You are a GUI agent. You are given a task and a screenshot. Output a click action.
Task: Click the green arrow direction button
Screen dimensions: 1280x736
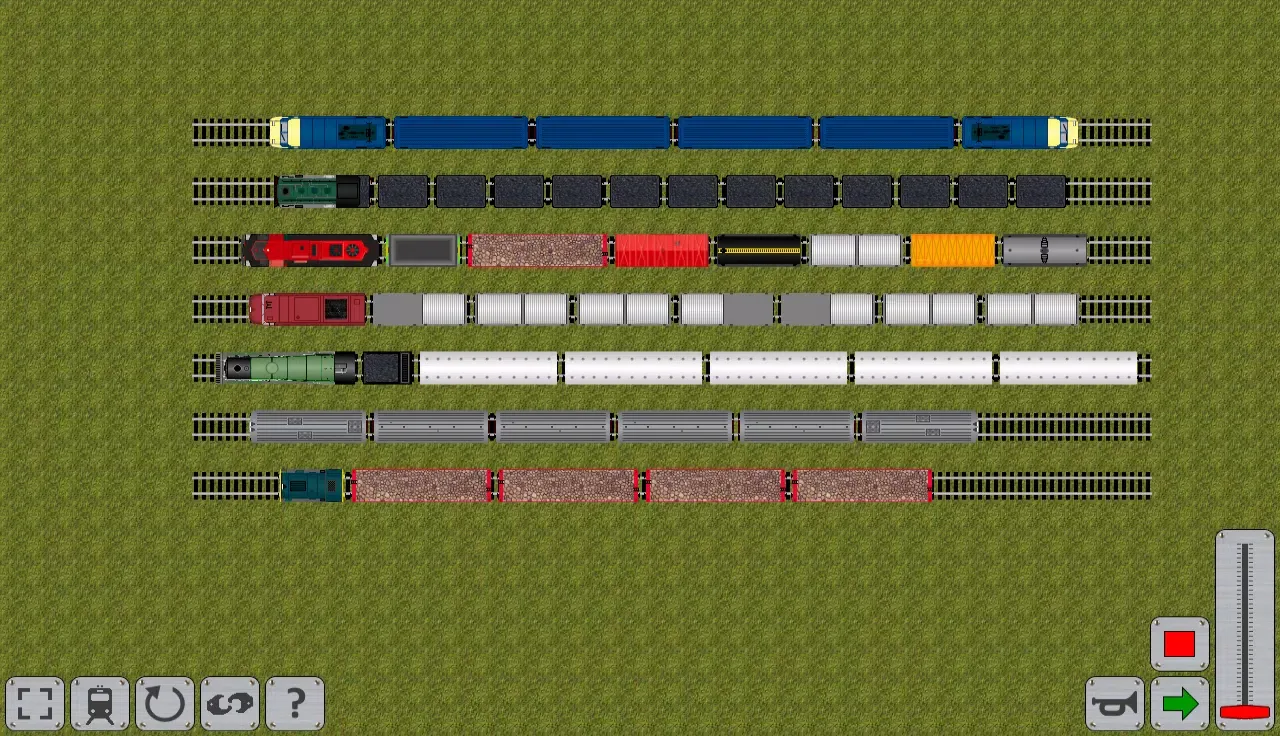tap(1180, 704)
